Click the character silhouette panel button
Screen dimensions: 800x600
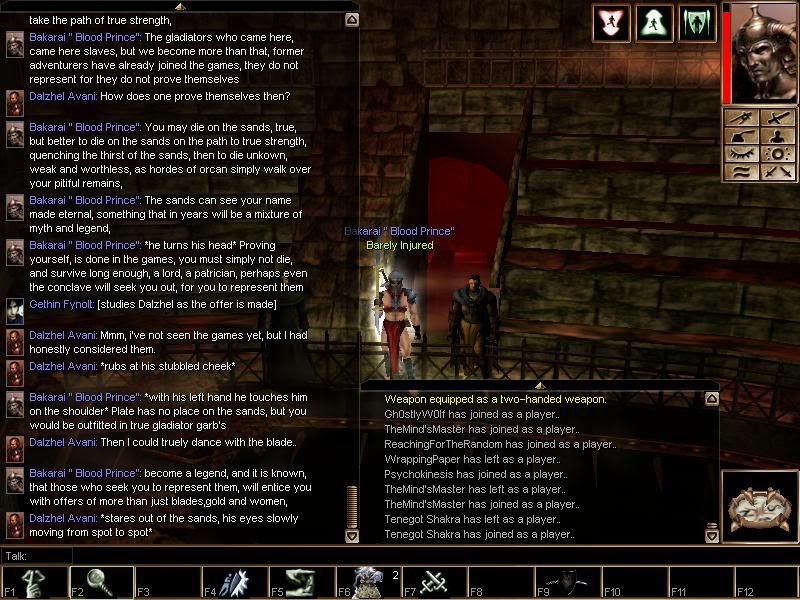coord(776,137)
